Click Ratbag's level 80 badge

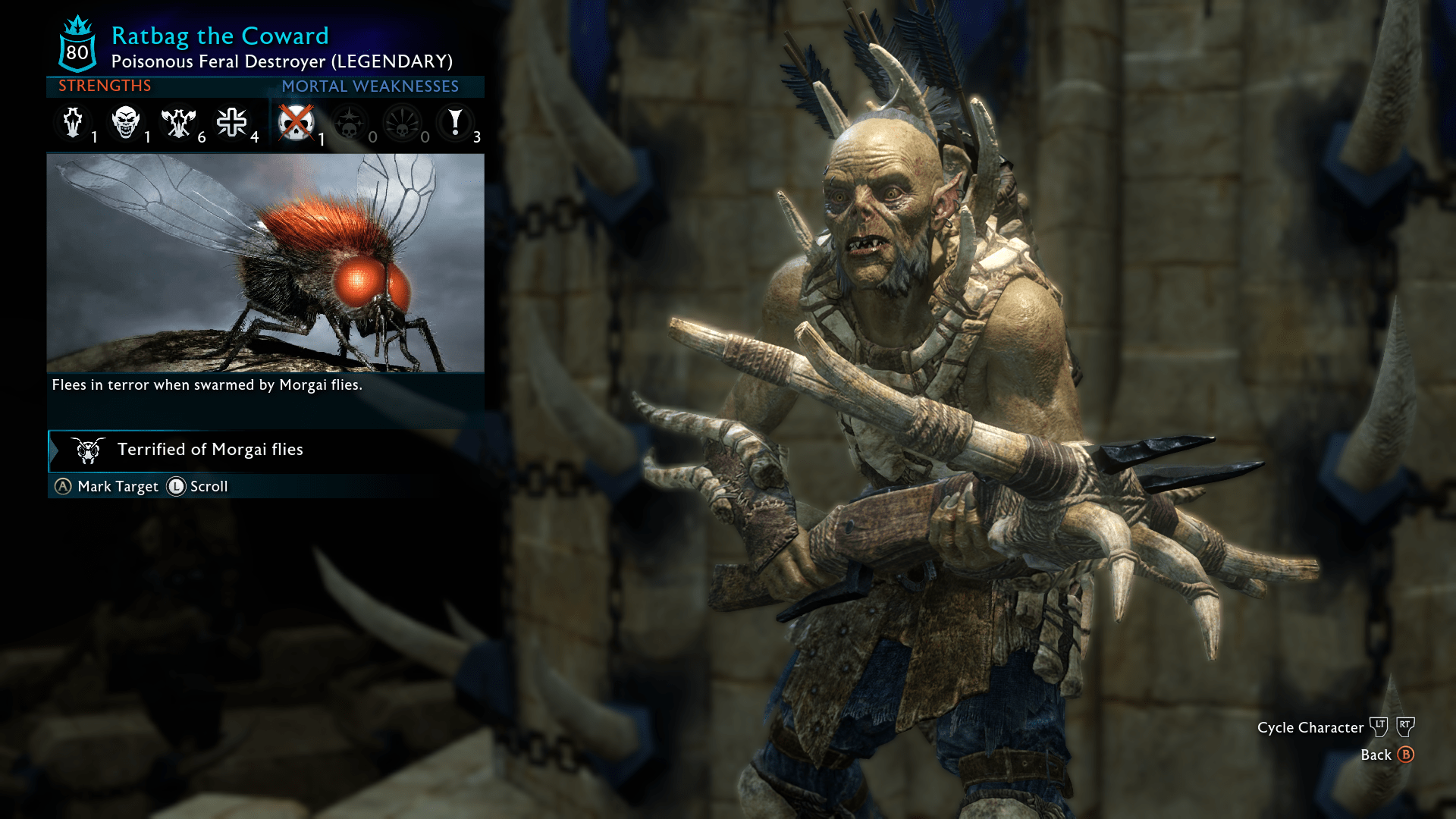click(x=76, y=45)
